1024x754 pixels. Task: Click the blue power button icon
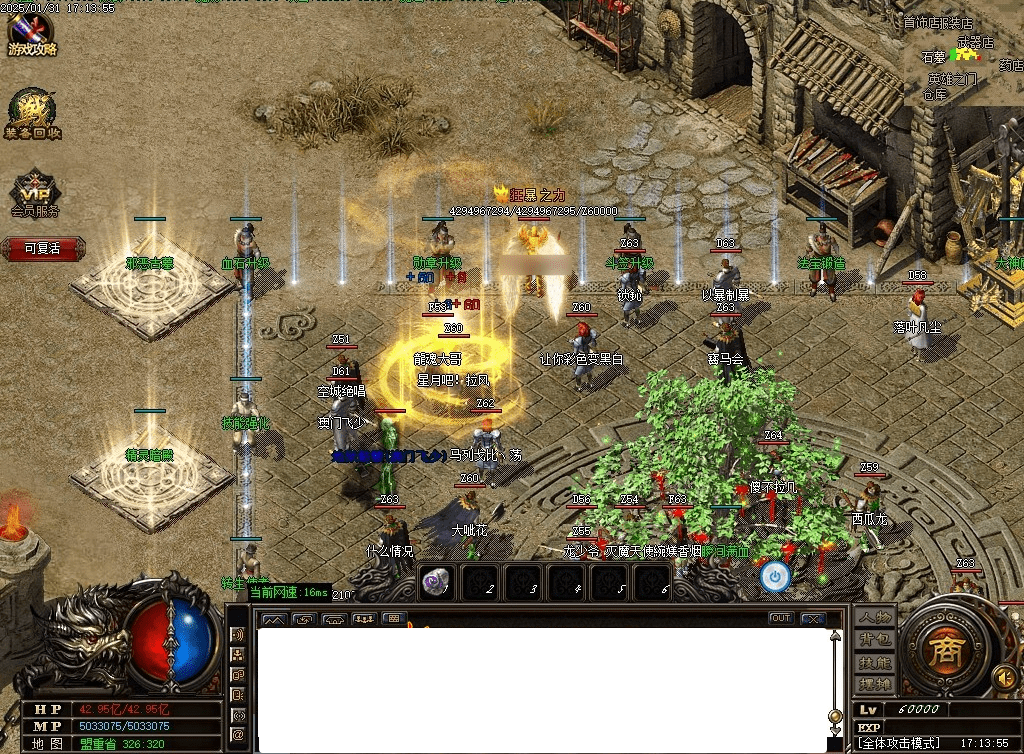pyautogui.click(x=775, y=576)
